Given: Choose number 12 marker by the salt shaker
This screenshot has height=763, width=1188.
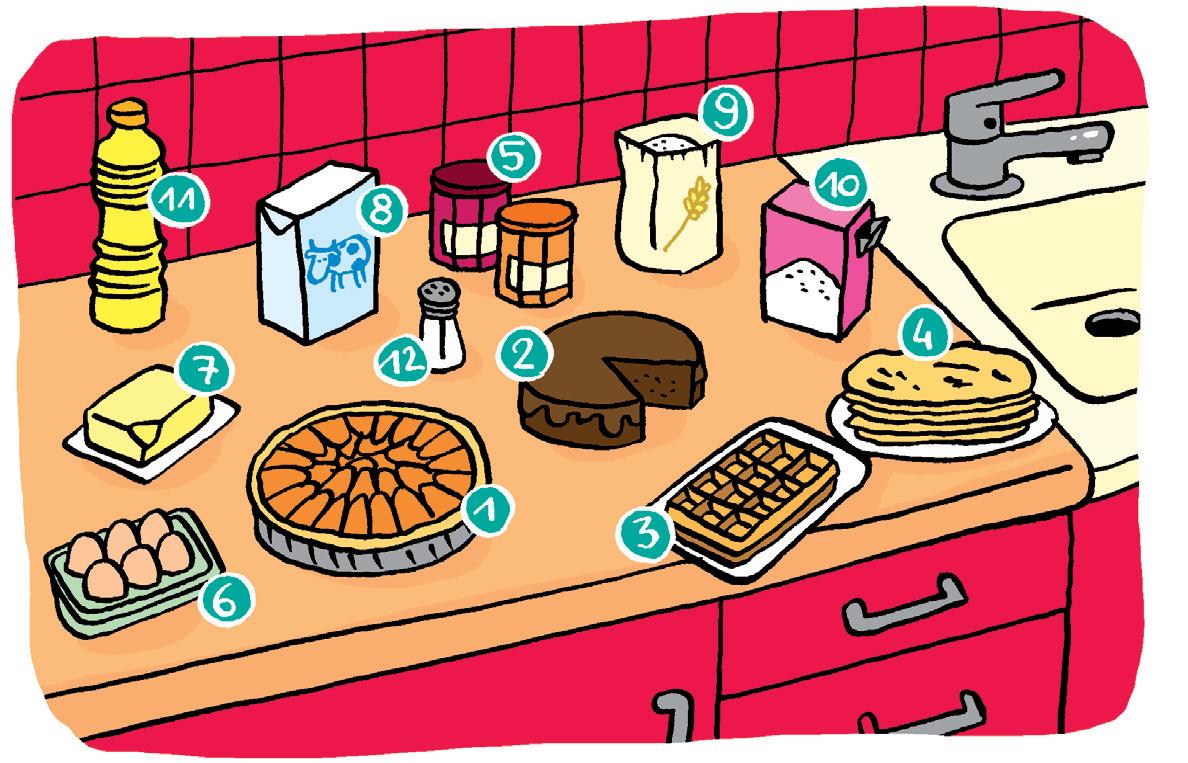Looking at the screenshot, I should tap(402, 360).
